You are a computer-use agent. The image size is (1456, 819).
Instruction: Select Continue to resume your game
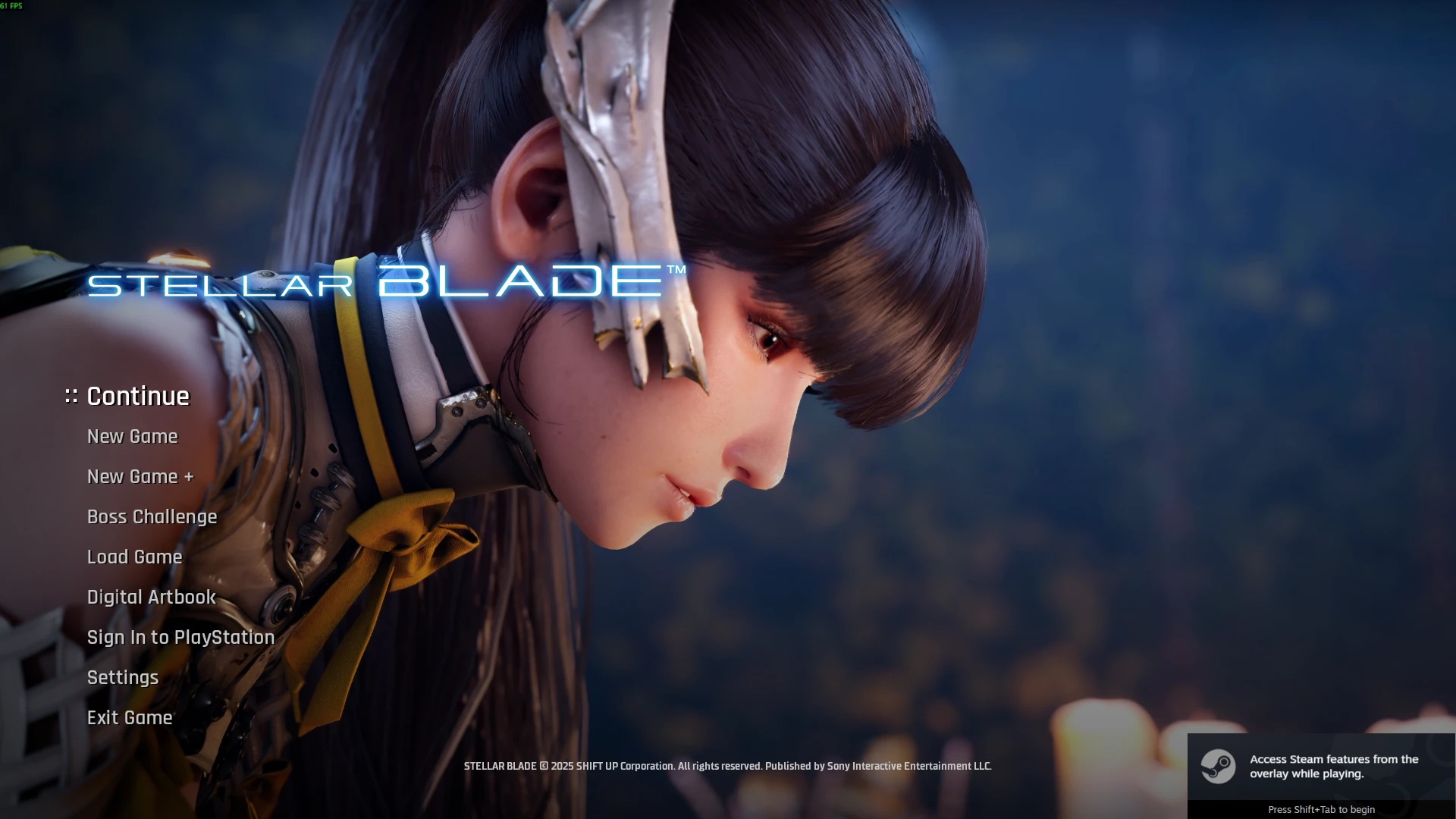[137, 395]
